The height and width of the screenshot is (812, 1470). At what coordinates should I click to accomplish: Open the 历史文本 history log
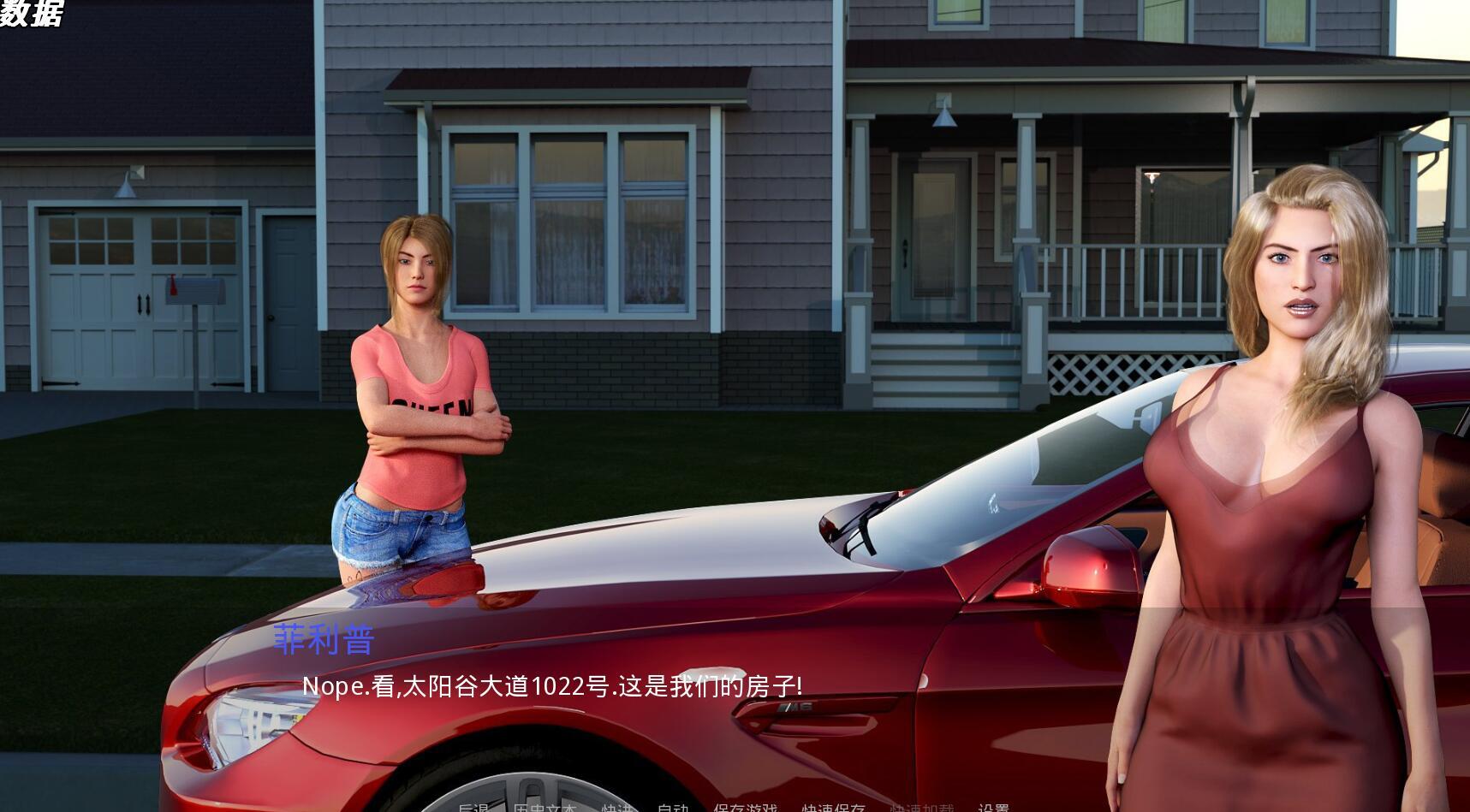pos(545,807)
